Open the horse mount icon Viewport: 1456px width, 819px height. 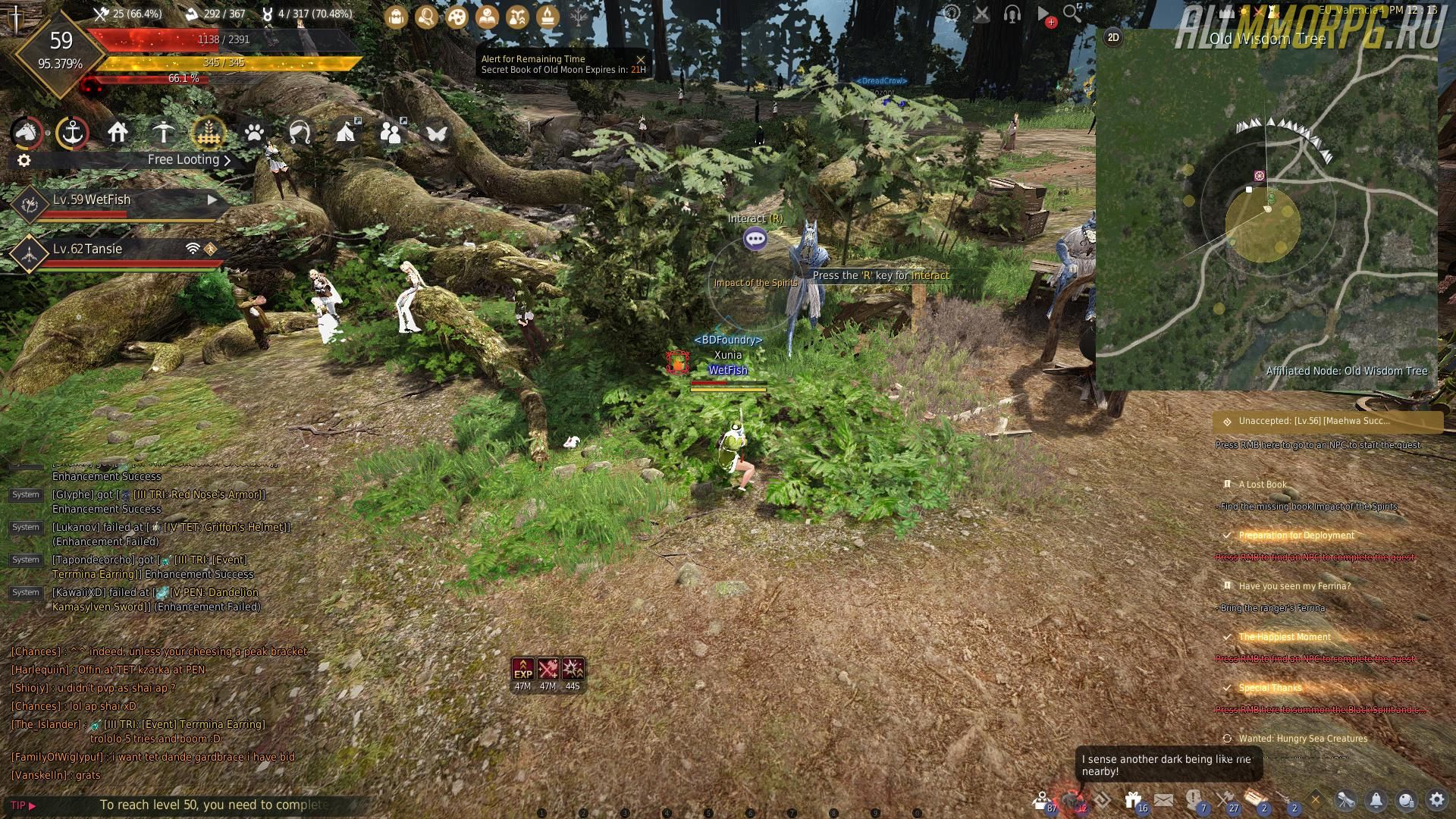[27, 133]
